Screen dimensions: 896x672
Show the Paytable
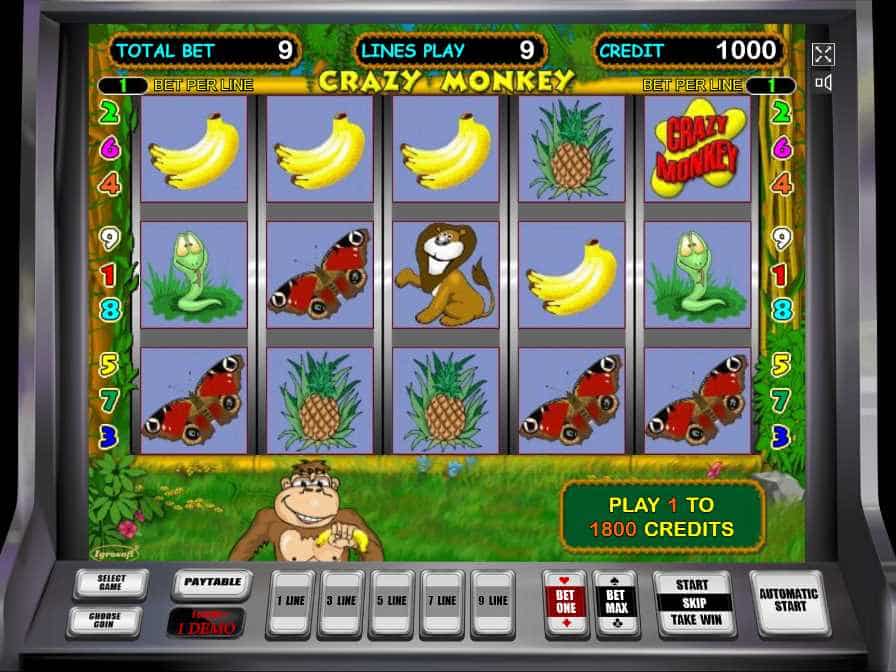point(212,582)
